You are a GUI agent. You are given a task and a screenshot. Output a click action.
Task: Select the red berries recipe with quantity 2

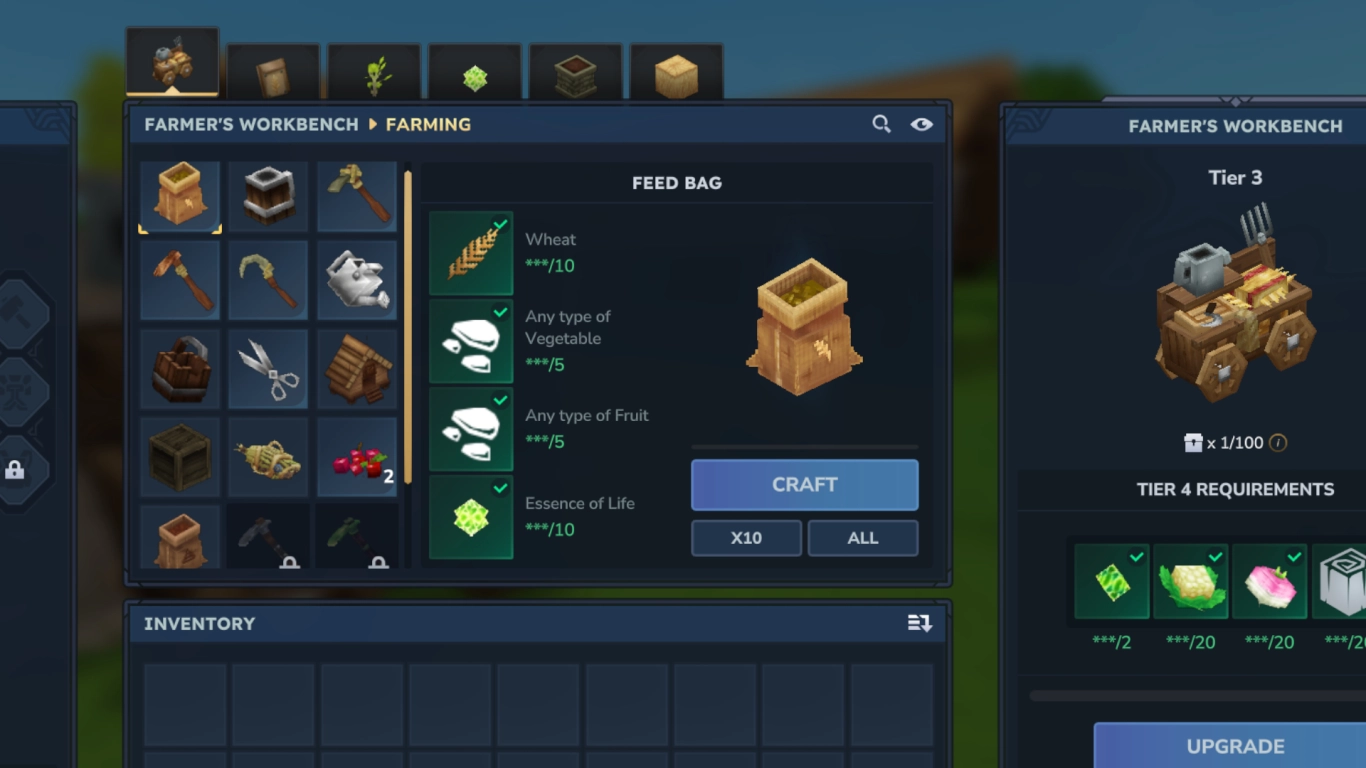coord(357,457)
